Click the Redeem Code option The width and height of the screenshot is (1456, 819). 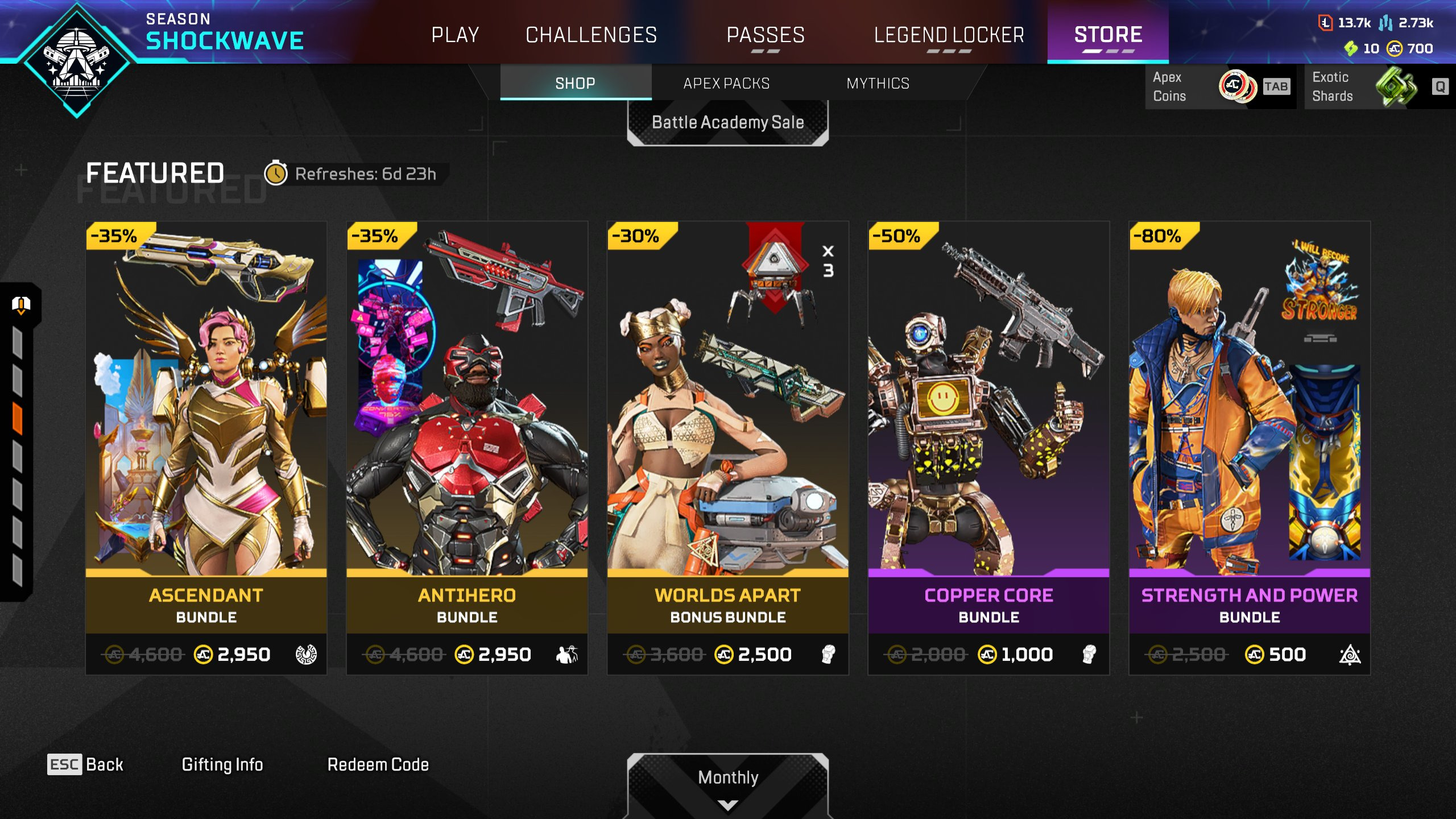click(x=378, y=764)
